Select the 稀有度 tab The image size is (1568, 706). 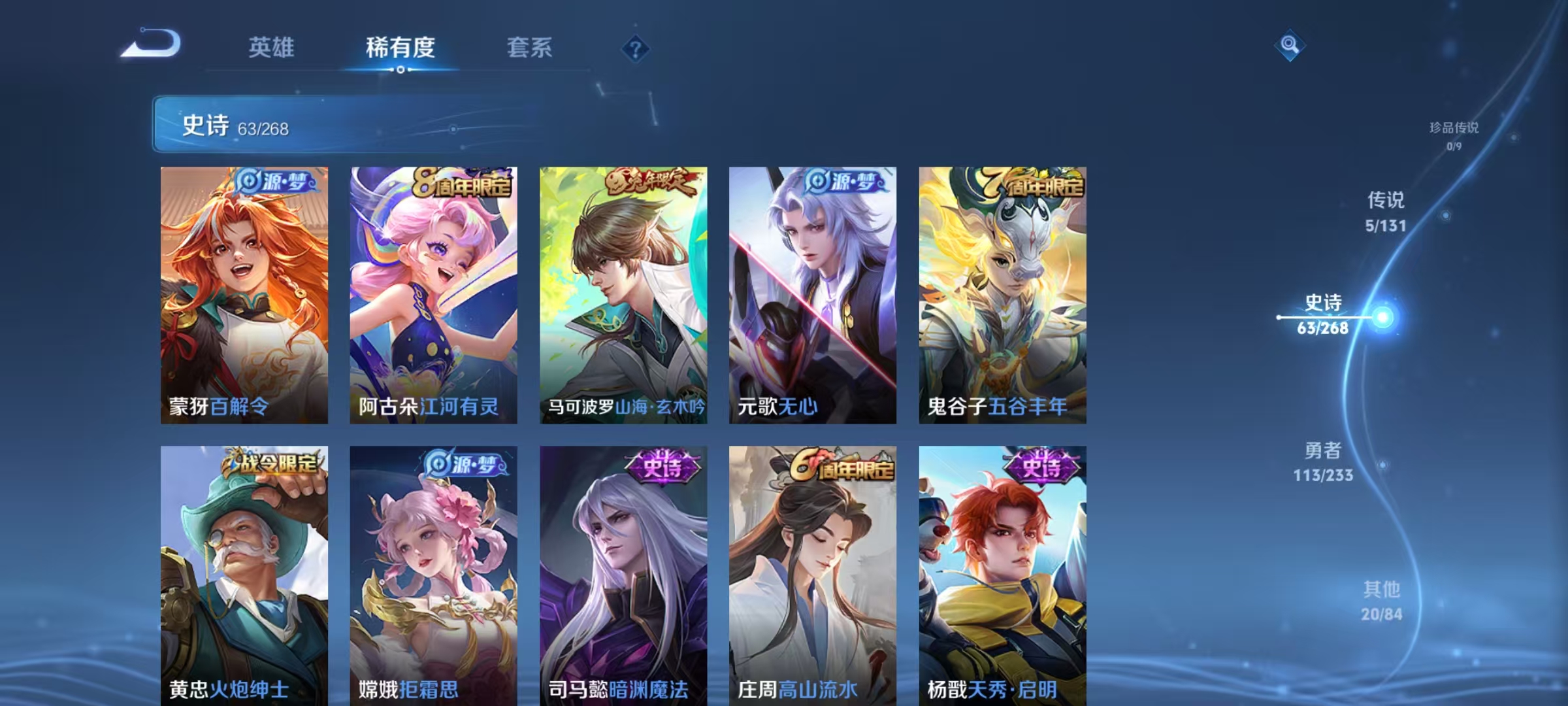click(x=401, y=47)
